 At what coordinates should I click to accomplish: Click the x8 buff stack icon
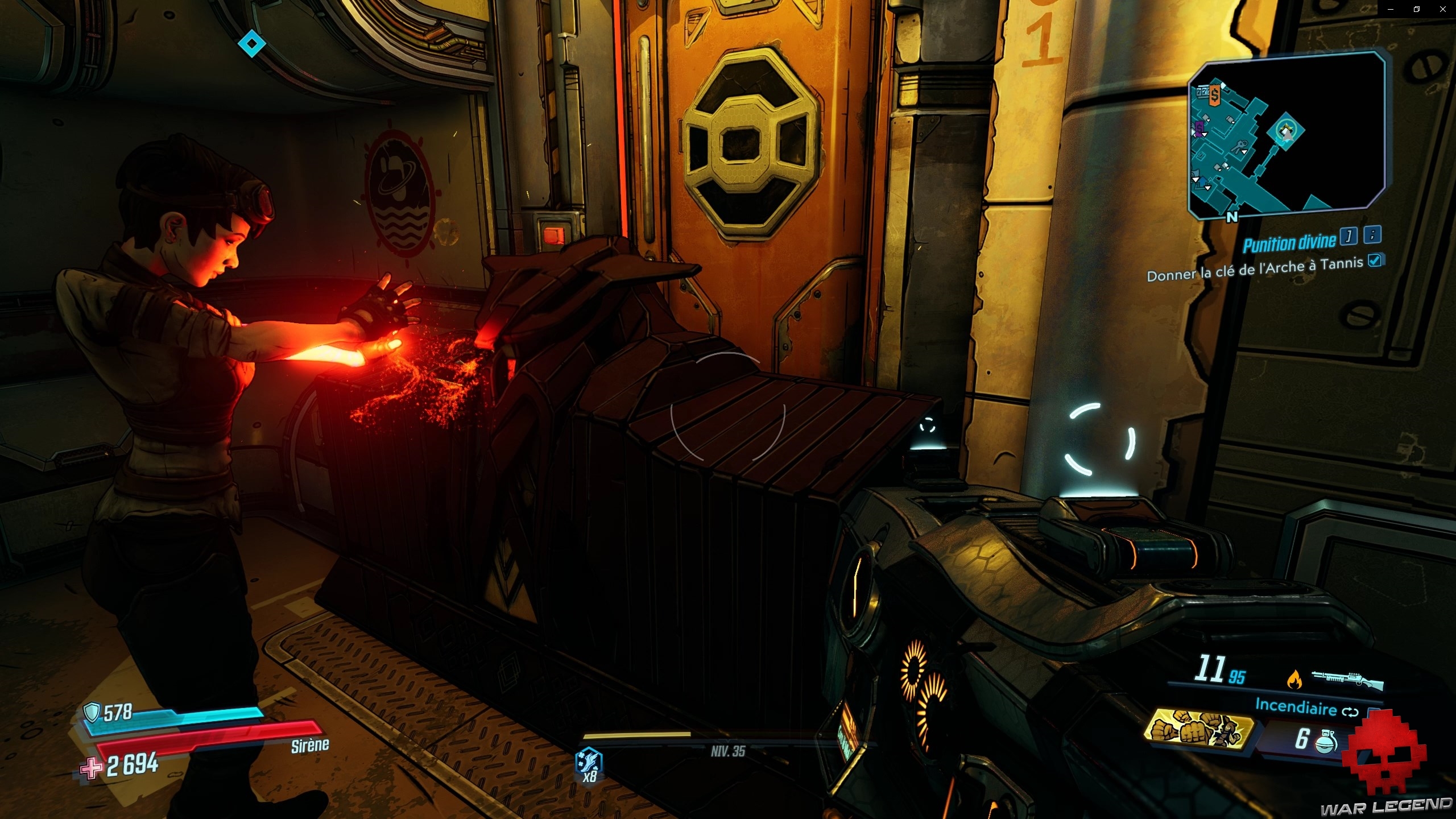tap(589, 764)
